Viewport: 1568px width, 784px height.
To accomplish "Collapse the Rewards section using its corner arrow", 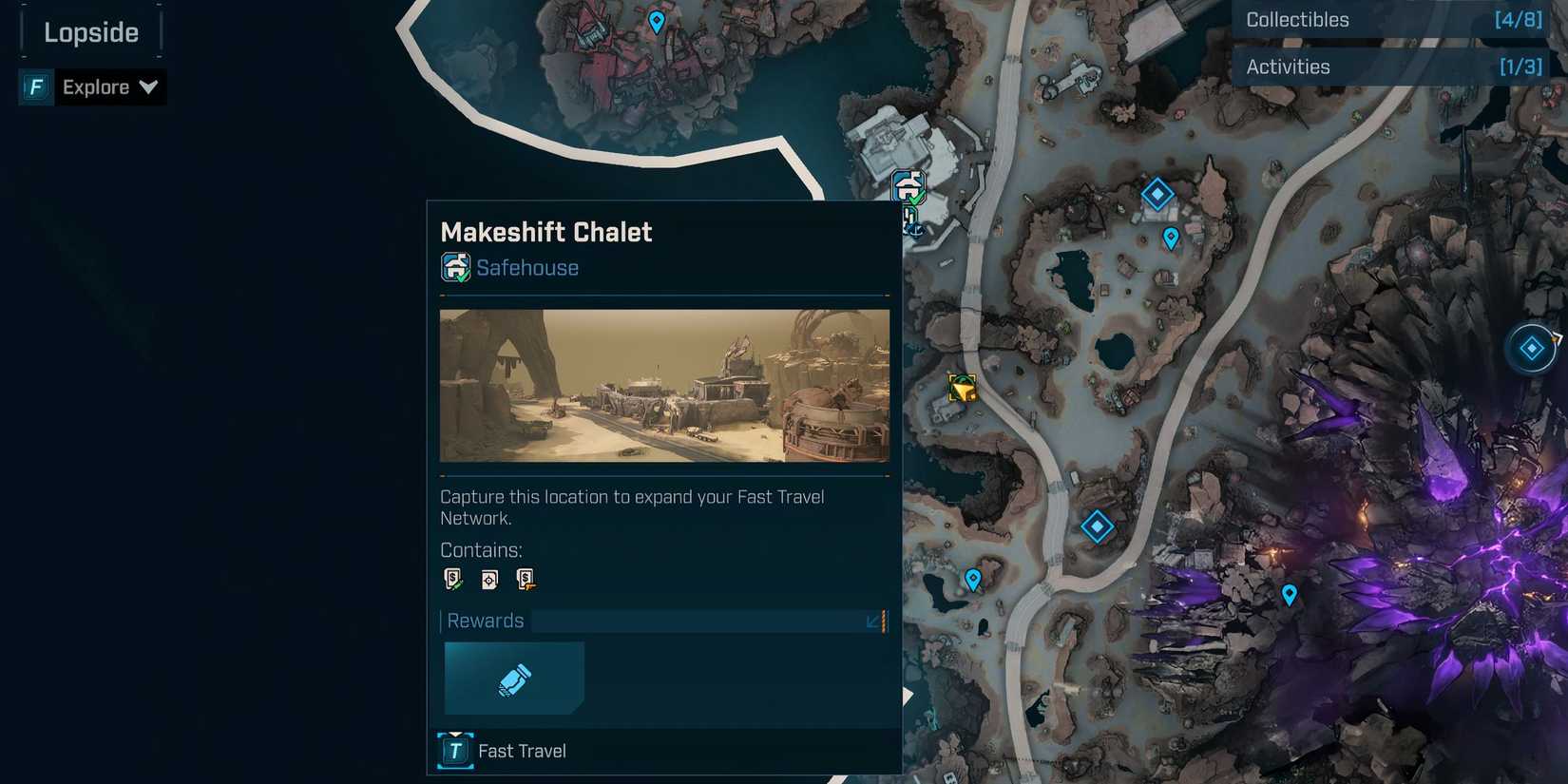I will [x=872, y=621].
